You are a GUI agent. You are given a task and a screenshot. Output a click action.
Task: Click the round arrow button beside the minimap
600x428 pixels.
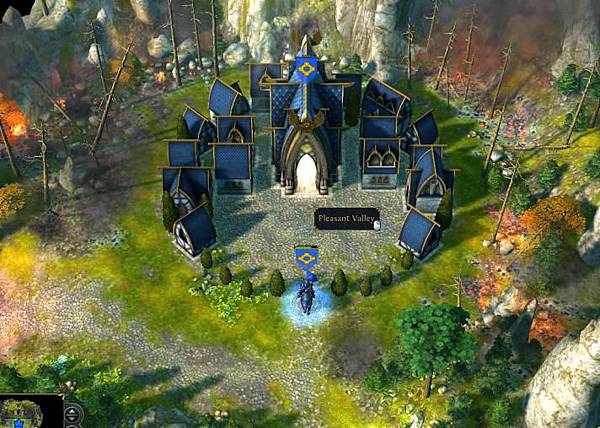pos(73,414)
